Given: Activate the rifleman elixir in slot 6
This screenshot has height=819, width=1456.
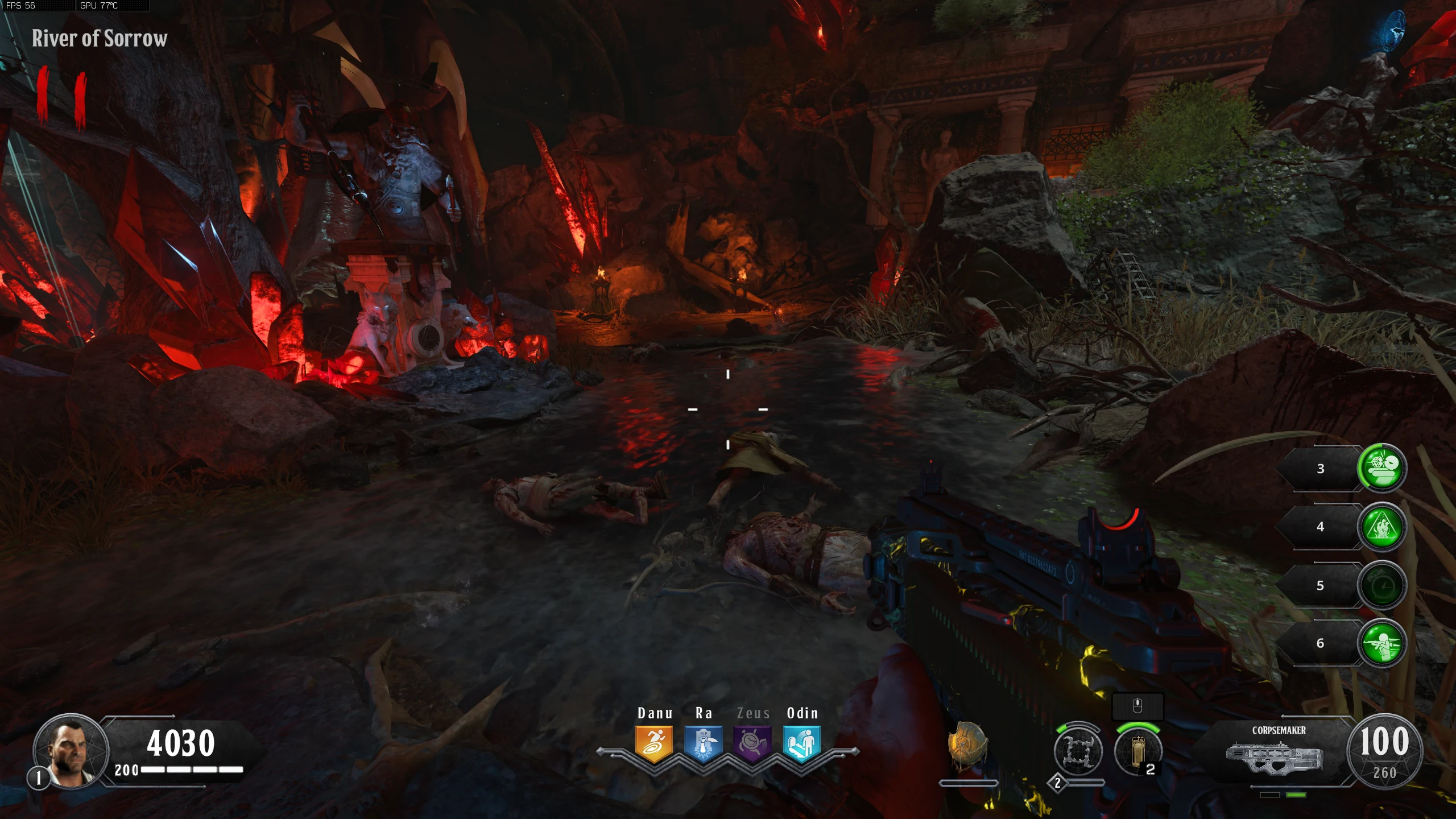Looking at the screenshot, I should pyautogui.click(x=1382, y=643).
